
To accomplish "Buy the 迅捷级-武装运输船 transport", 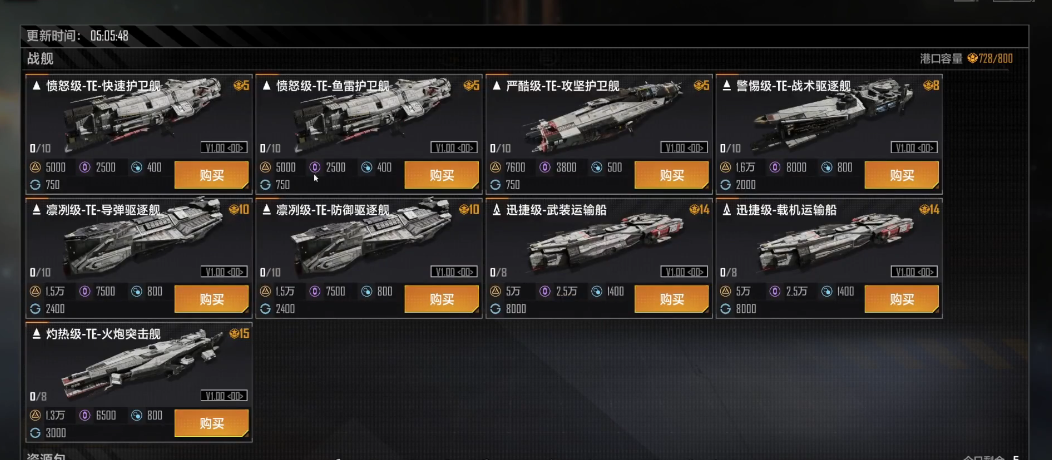I will click(x=671, y=299).
